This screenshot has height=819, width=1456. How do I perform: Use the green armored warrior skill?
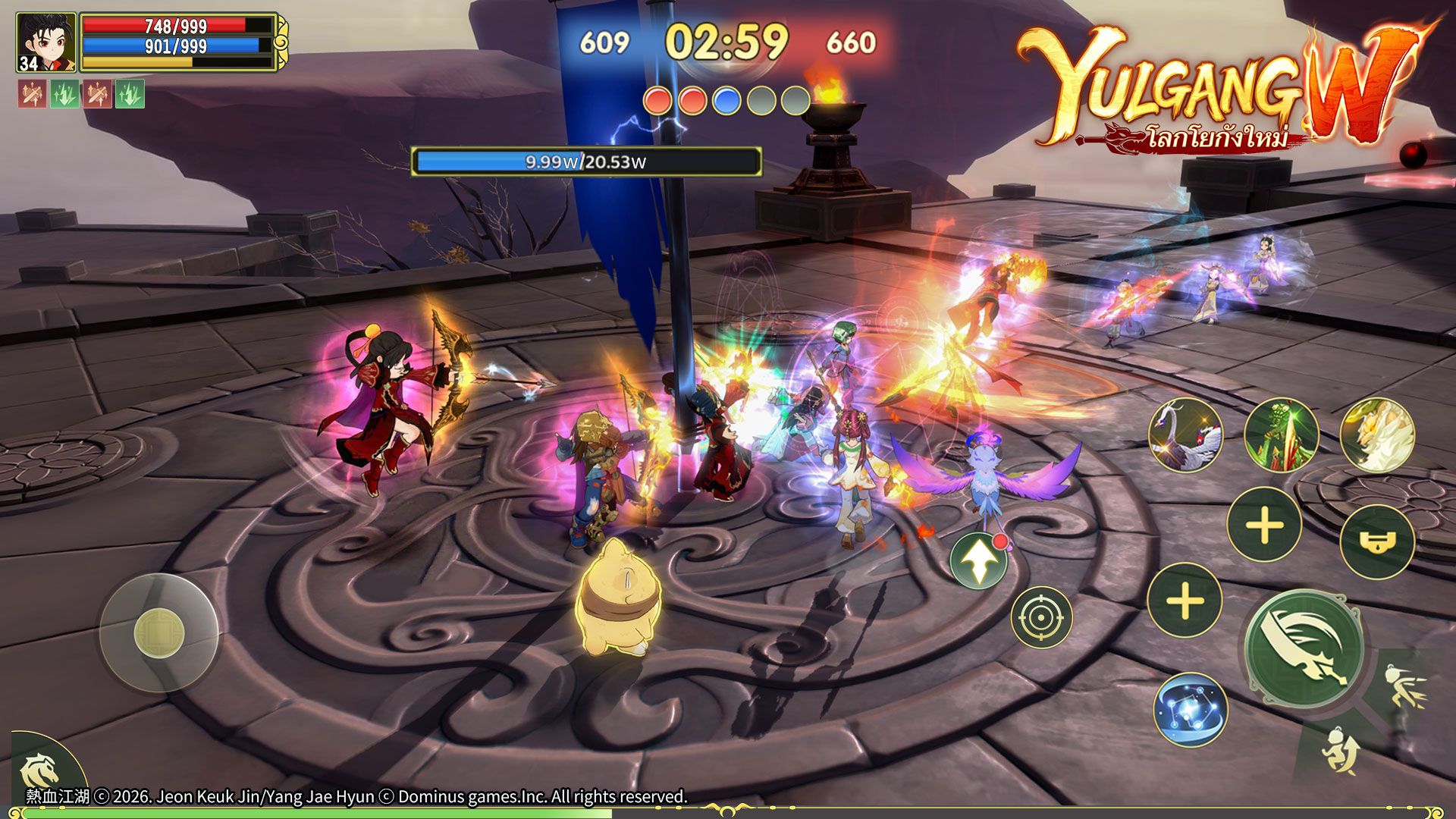click(1281, 435)
